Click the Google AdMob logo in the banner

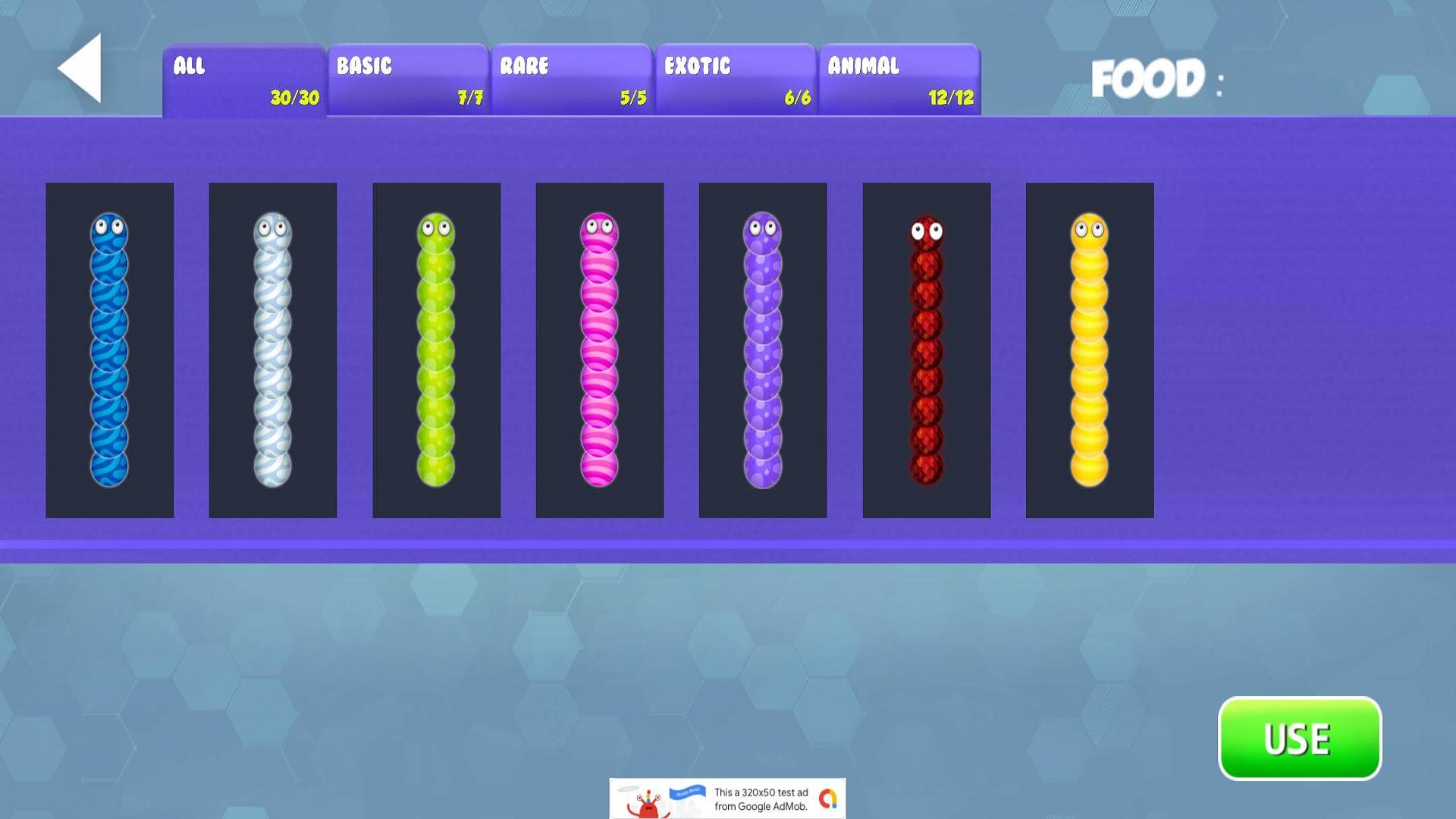pos(828,800)
